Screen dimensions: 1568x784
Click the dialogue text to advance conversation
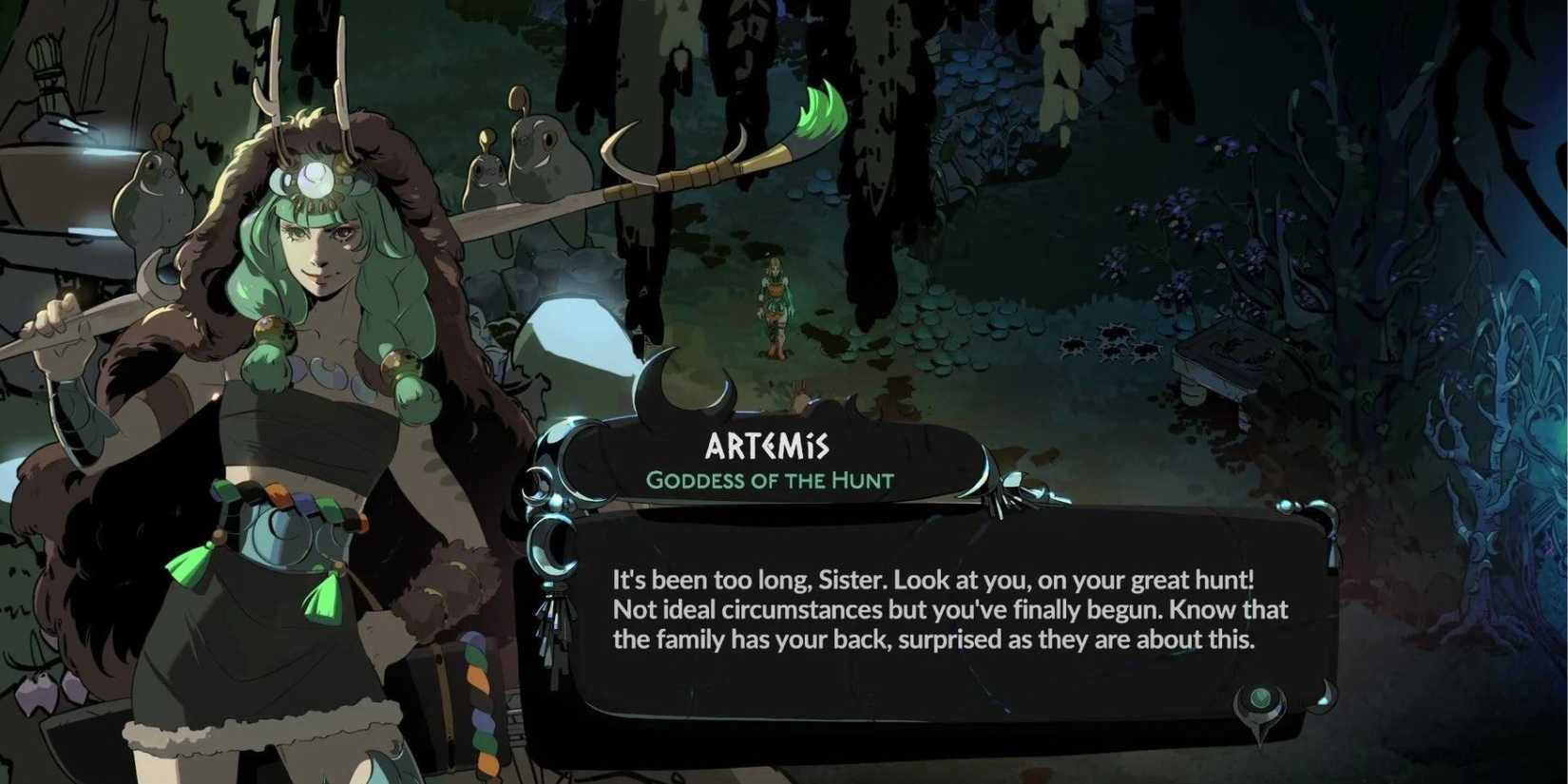(950, 610)
